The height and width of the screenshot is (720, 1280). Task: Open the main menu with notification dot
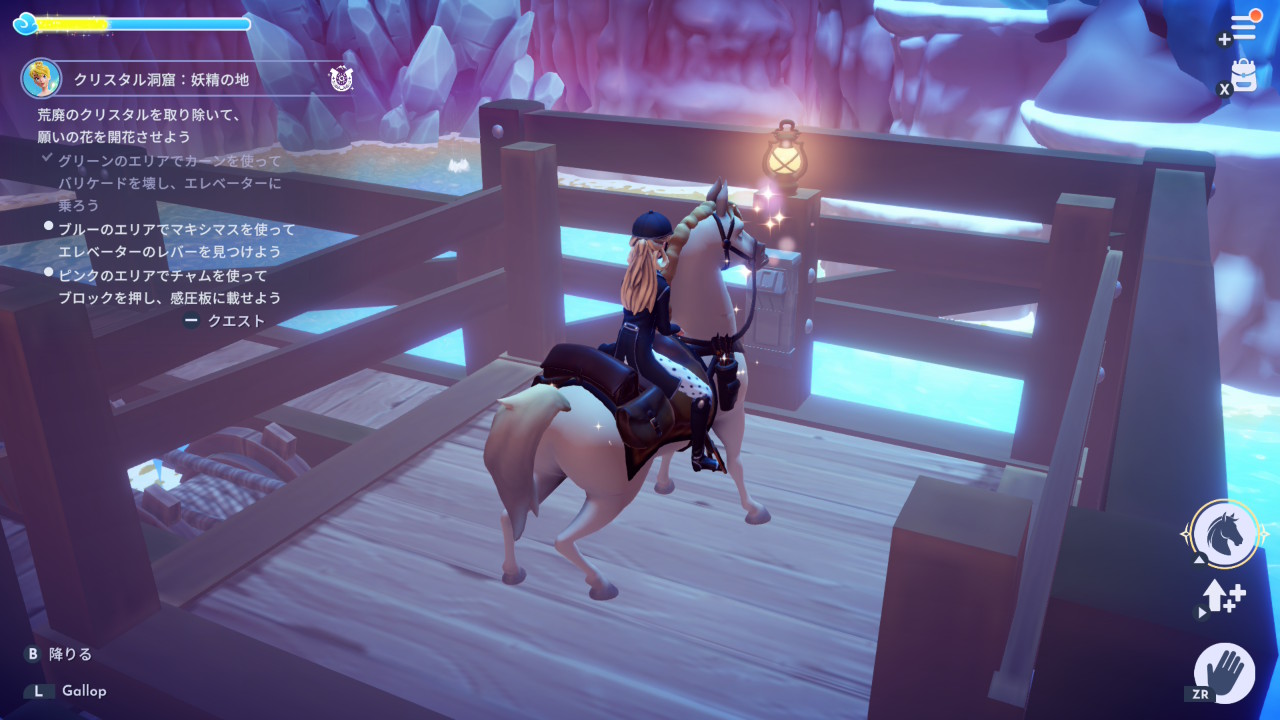(x=1243, y=27)
